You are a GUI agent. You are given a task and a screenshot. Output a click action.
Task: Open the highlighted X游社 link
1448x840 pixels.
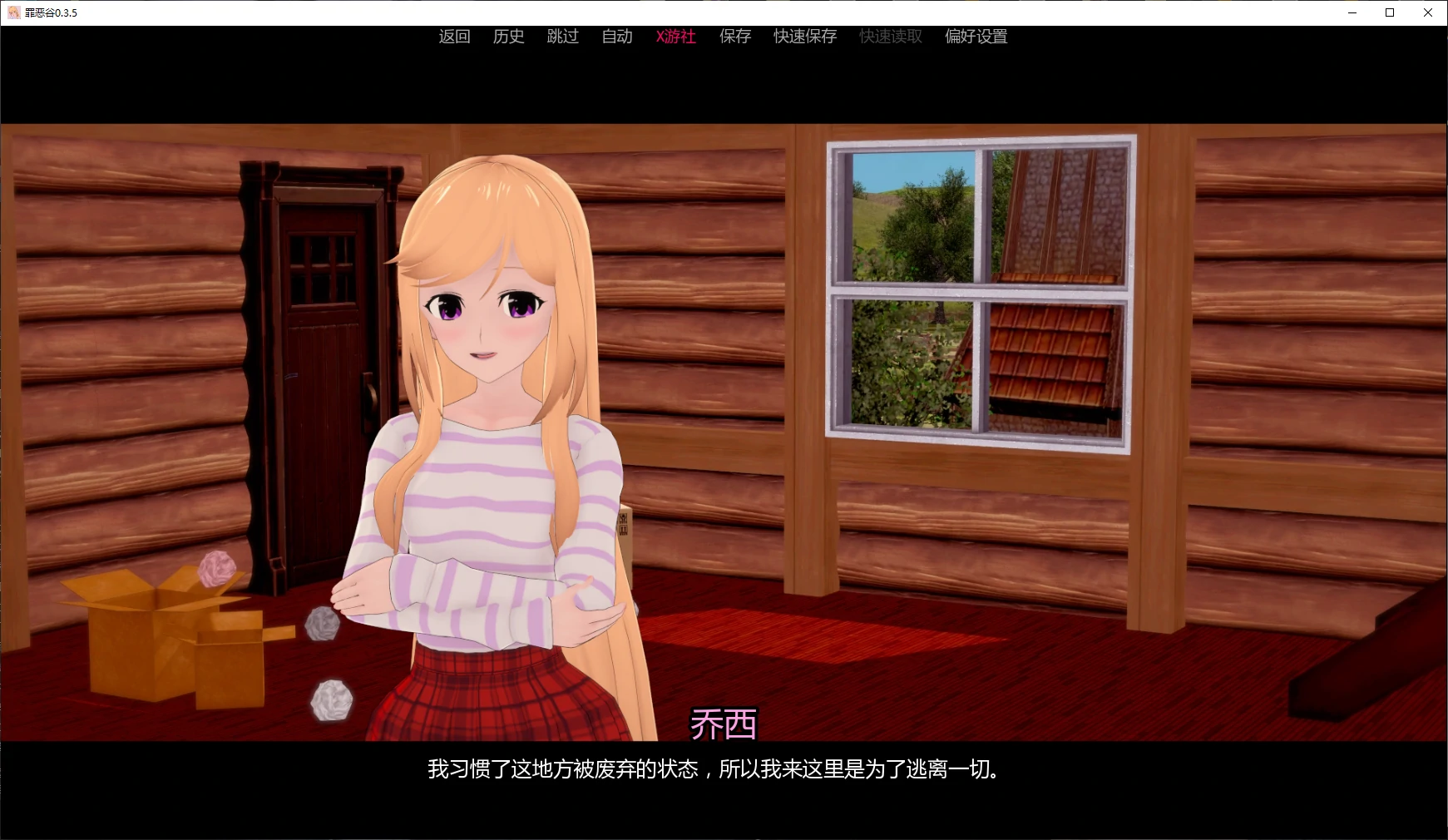(675, 37)
